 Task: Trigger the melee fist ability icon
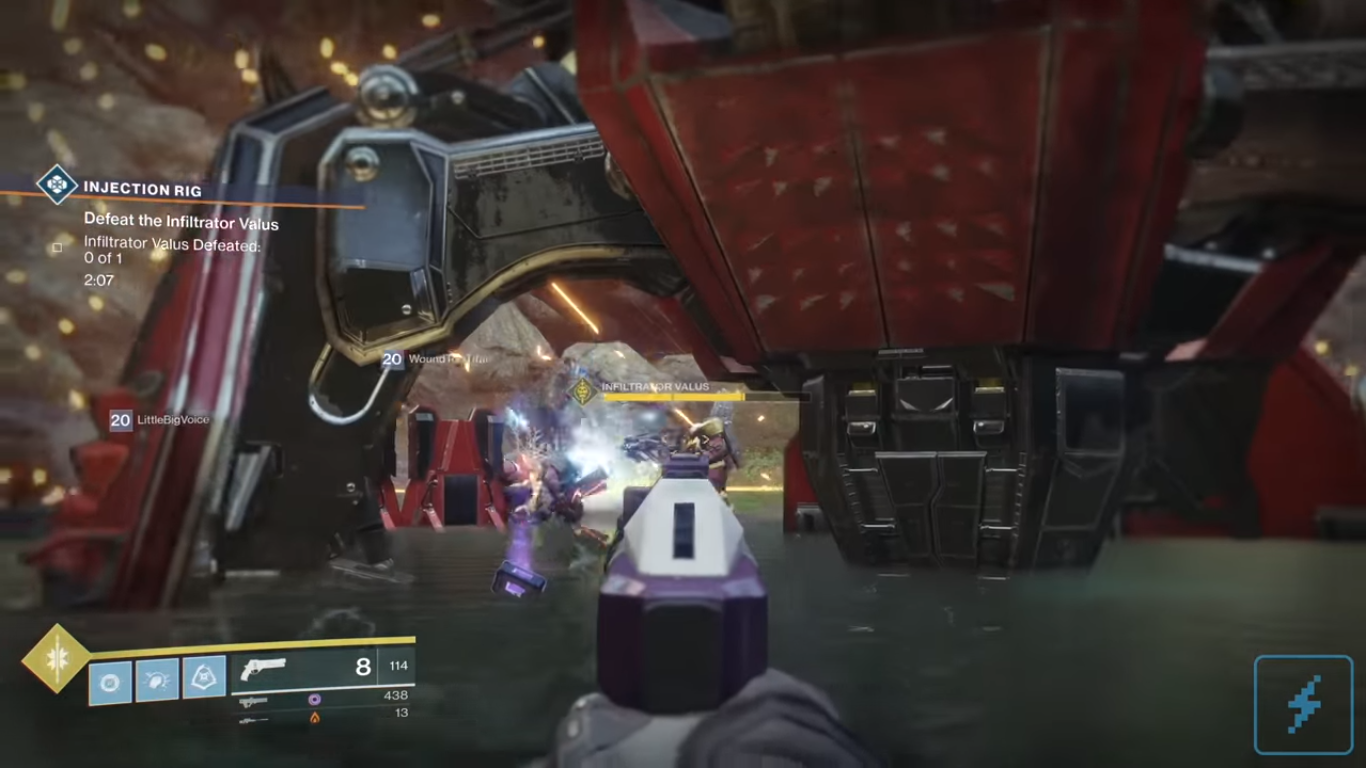(x=157, y=681)
